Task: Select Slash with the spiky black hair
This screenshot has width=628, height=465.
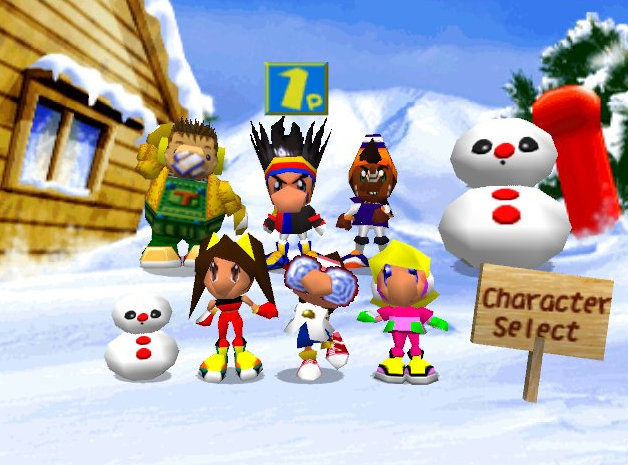Action: [290, 190]
